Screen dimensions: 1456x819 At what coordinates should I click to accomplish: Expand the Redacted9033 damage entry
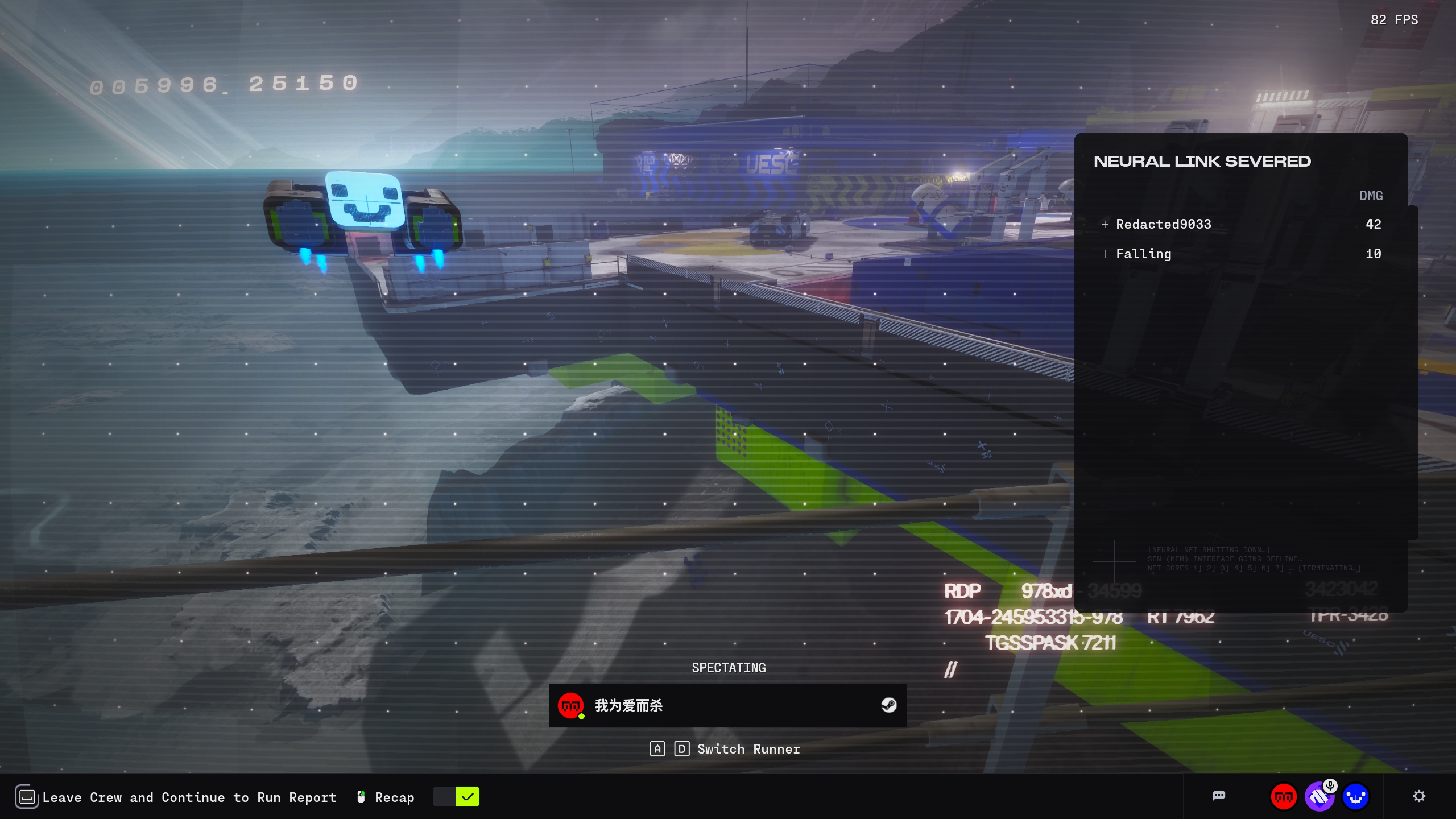pyautogui.click(x=1105, y=224)
